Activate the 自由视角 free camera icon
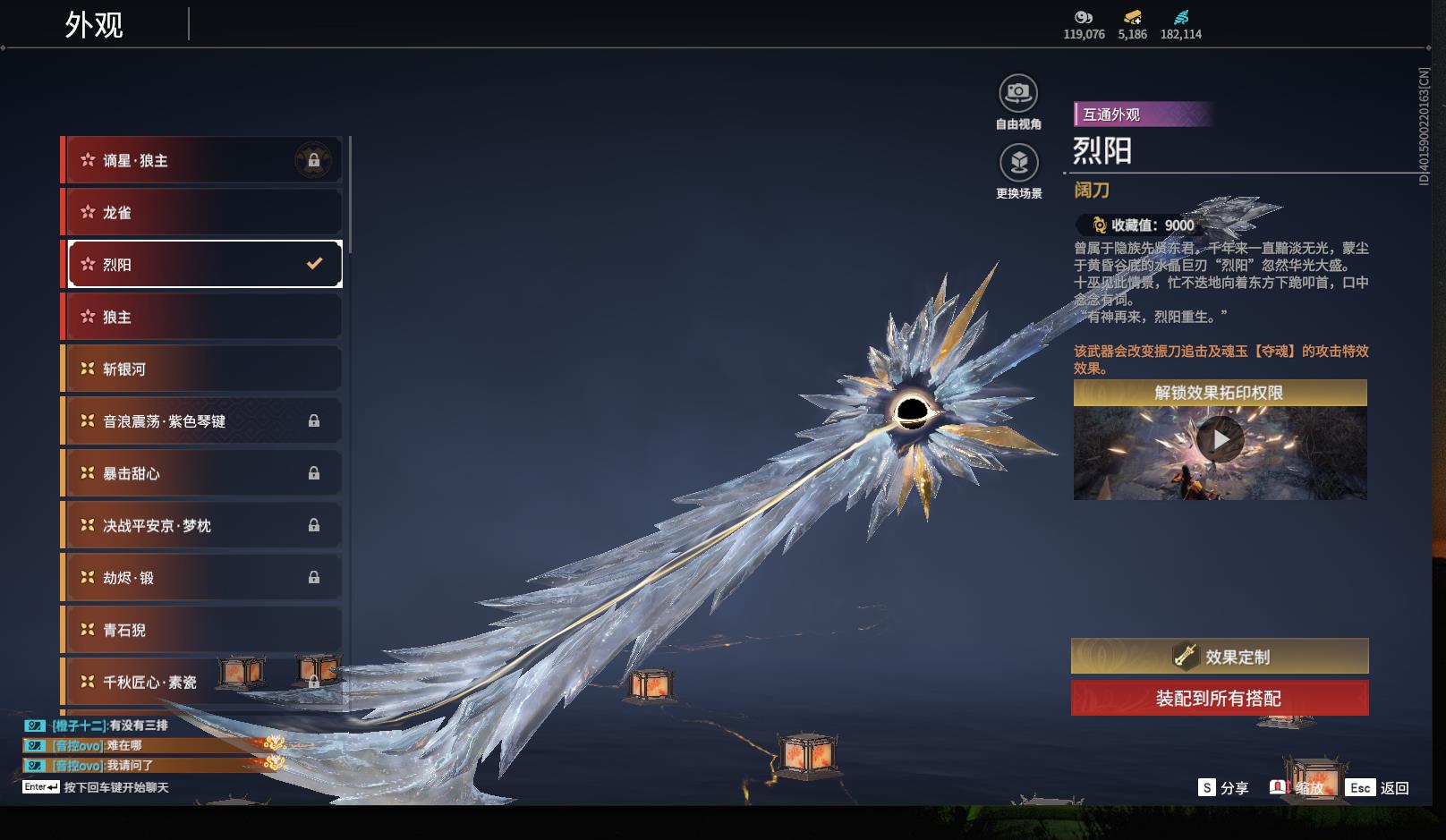The image size is (1446, 840). pyautogui.click(x=1018, y=94)
